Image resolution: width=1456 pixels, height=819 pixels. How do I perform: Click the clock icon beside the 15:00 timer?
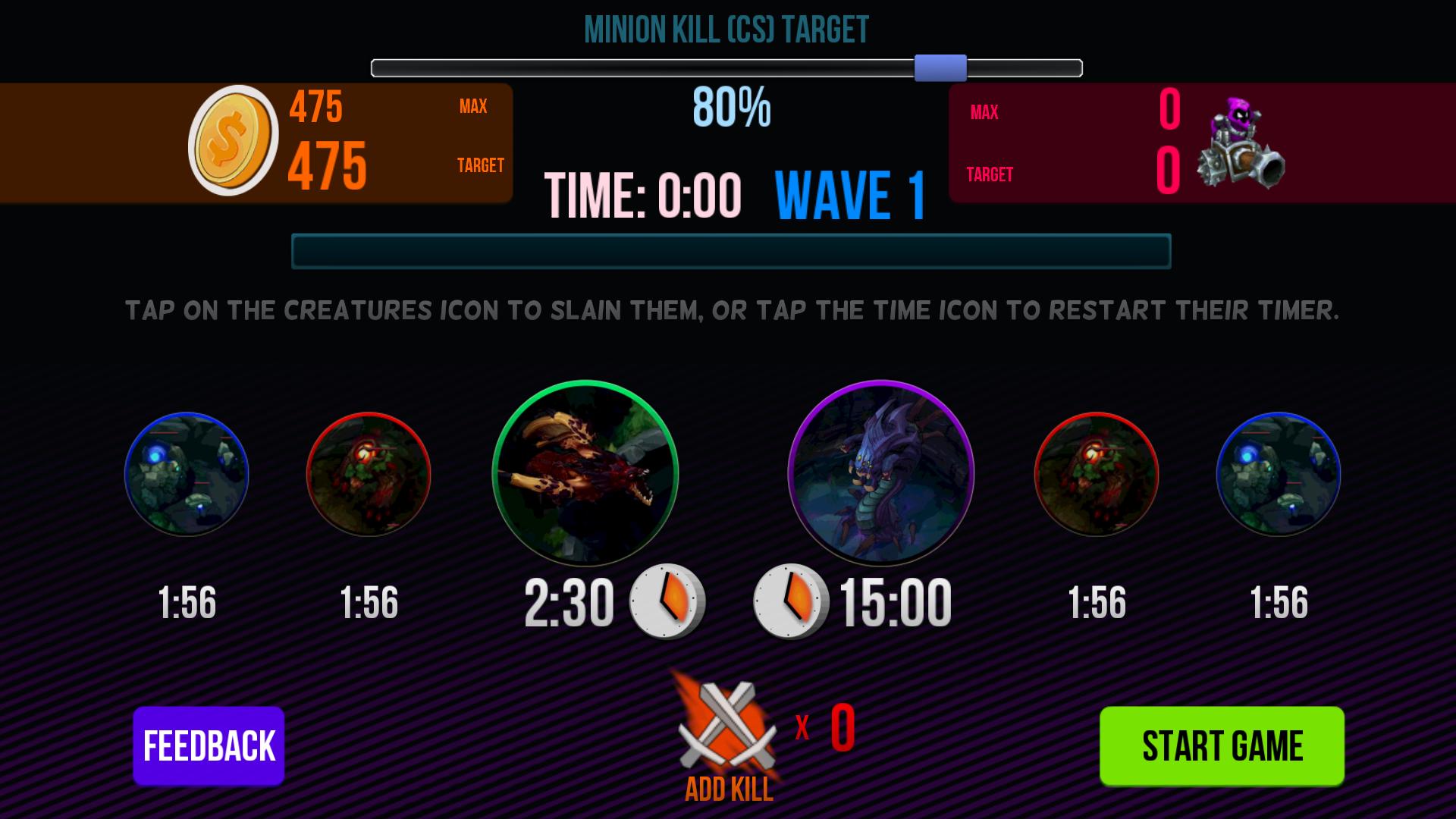pos(790,601)
